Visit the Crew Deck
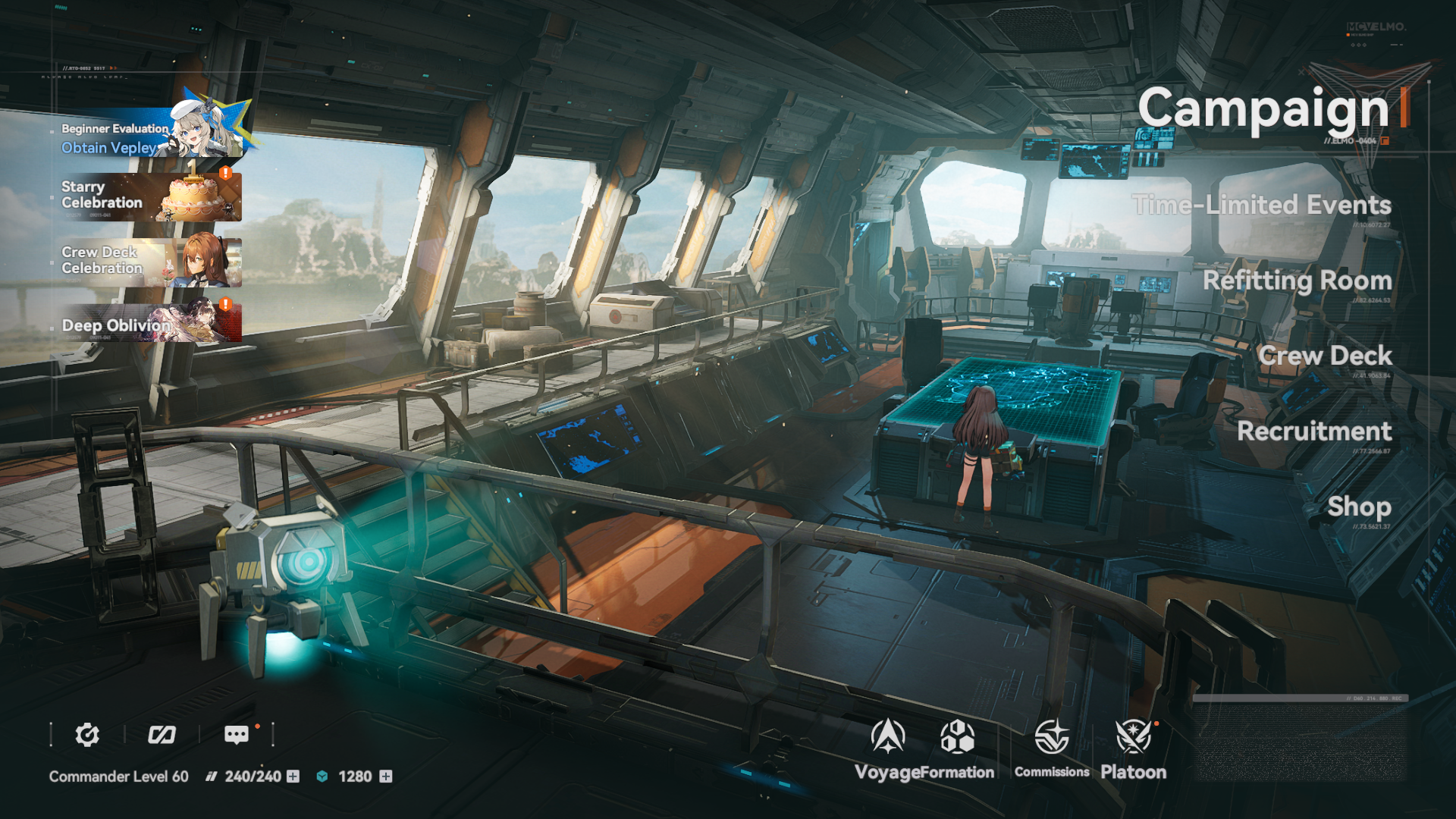 point(1325,356)
